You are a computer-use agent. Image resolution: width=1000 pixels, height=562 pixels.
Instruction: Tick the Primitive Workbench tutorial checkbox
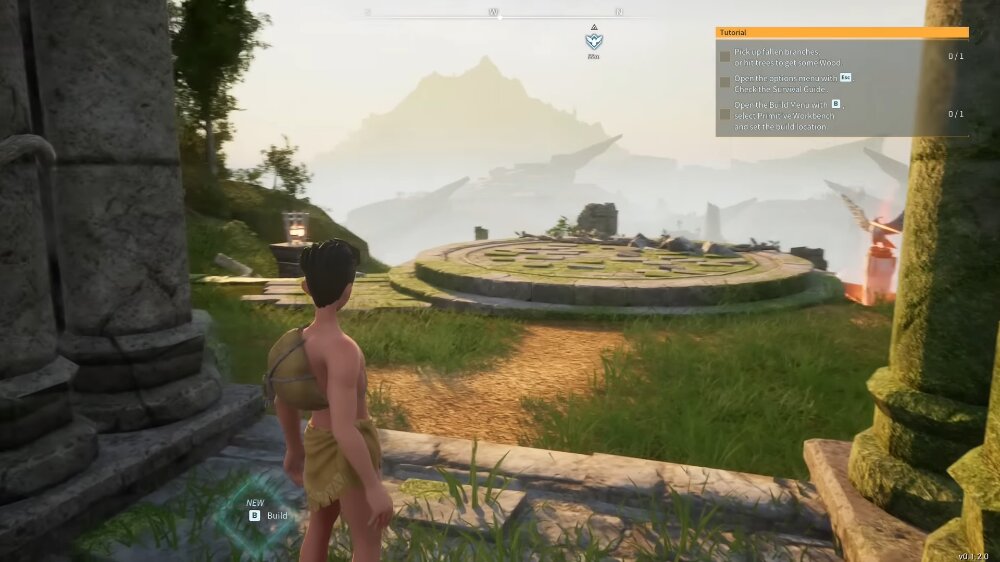[x=725, y=114]
